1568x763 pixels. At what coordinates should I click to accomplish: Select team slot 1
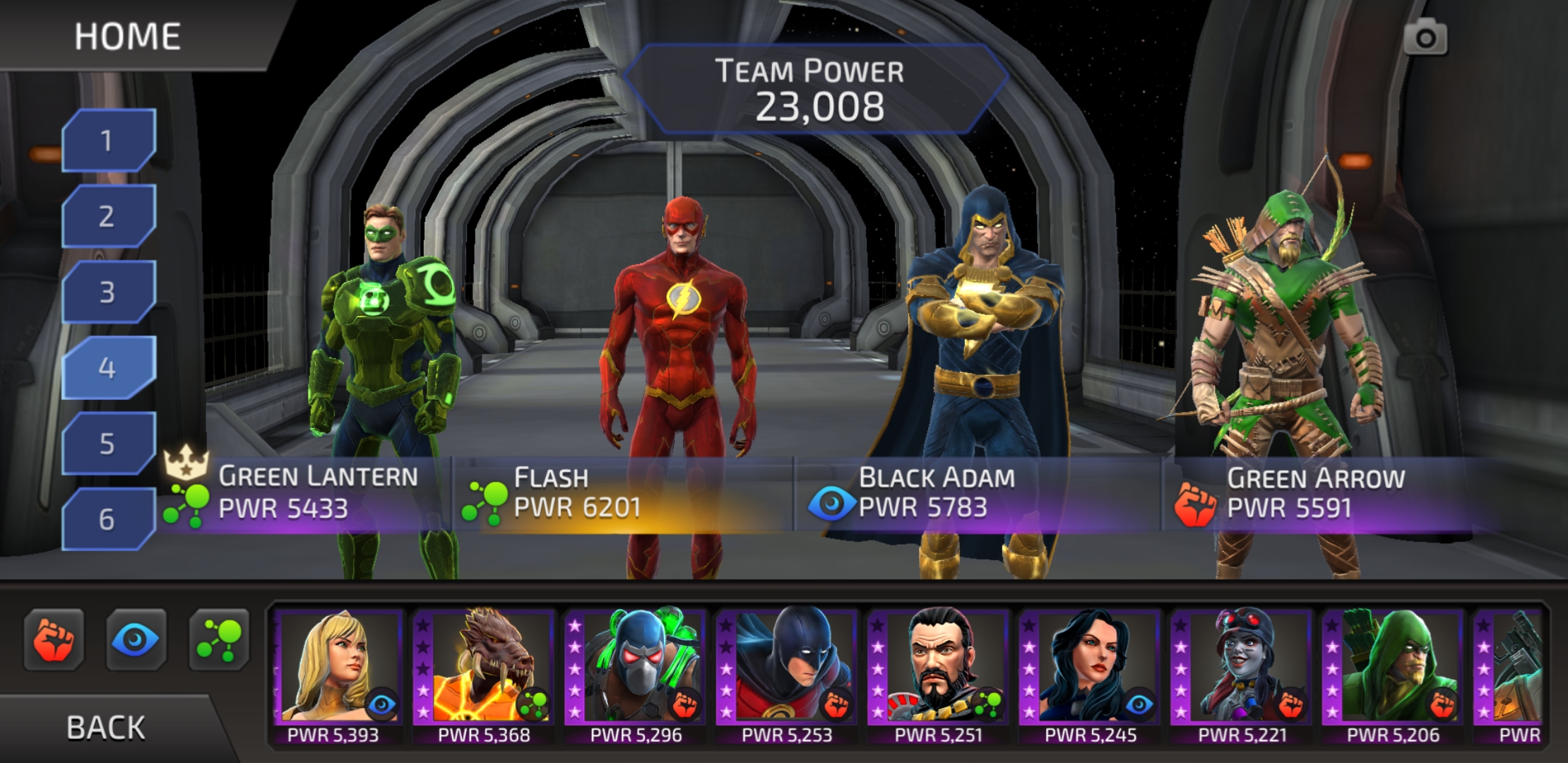click(107, 138)
